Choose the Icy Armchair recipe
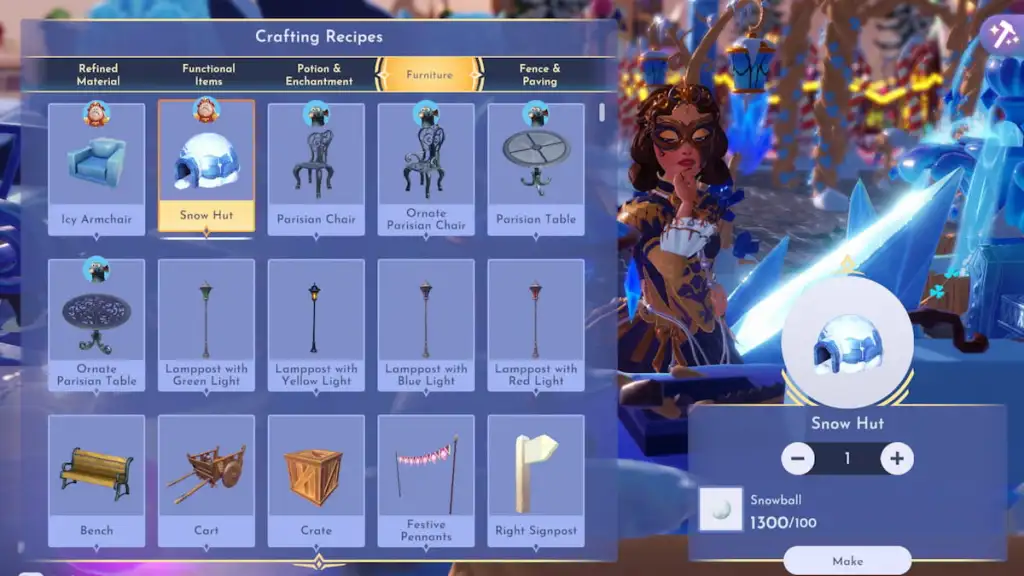 97,168
